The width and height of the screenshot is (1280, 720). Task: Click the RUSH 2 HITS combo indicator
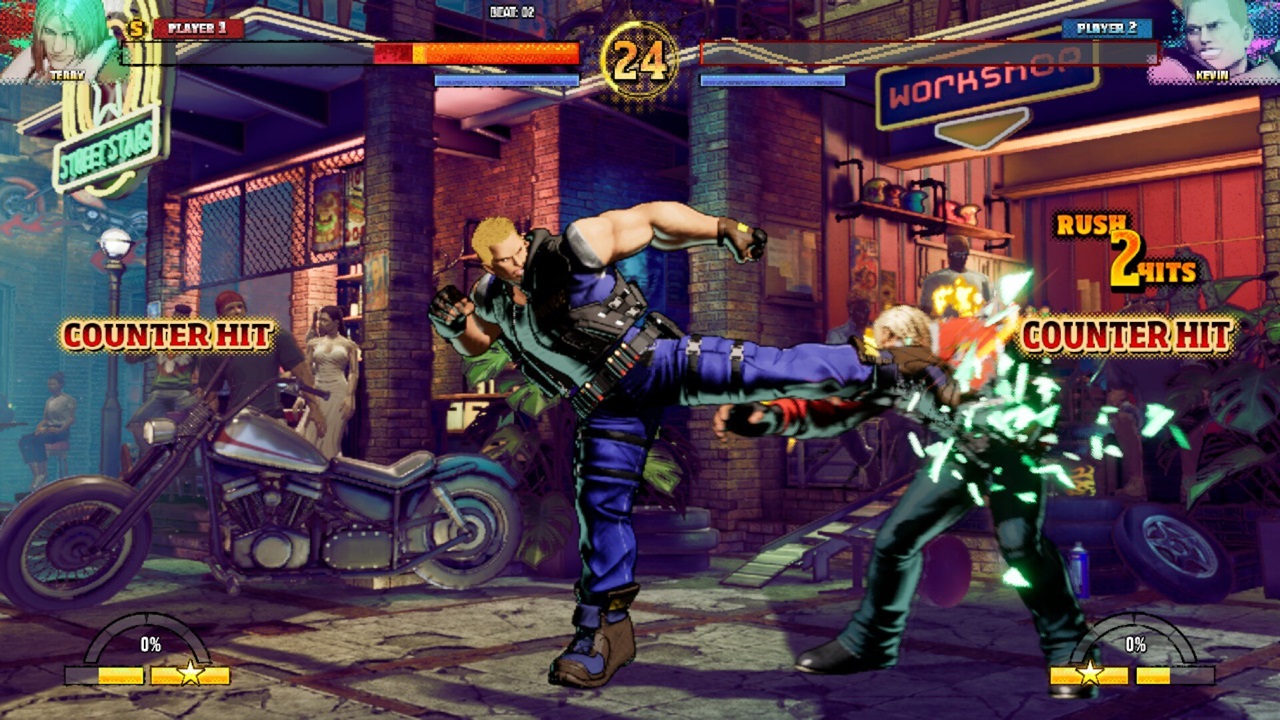[1128, 248]
